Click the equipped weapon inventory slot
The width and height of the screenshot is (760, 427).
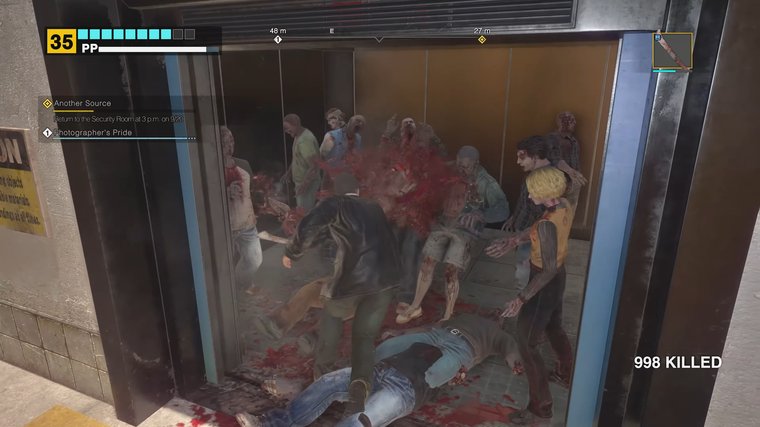(672, 50)
